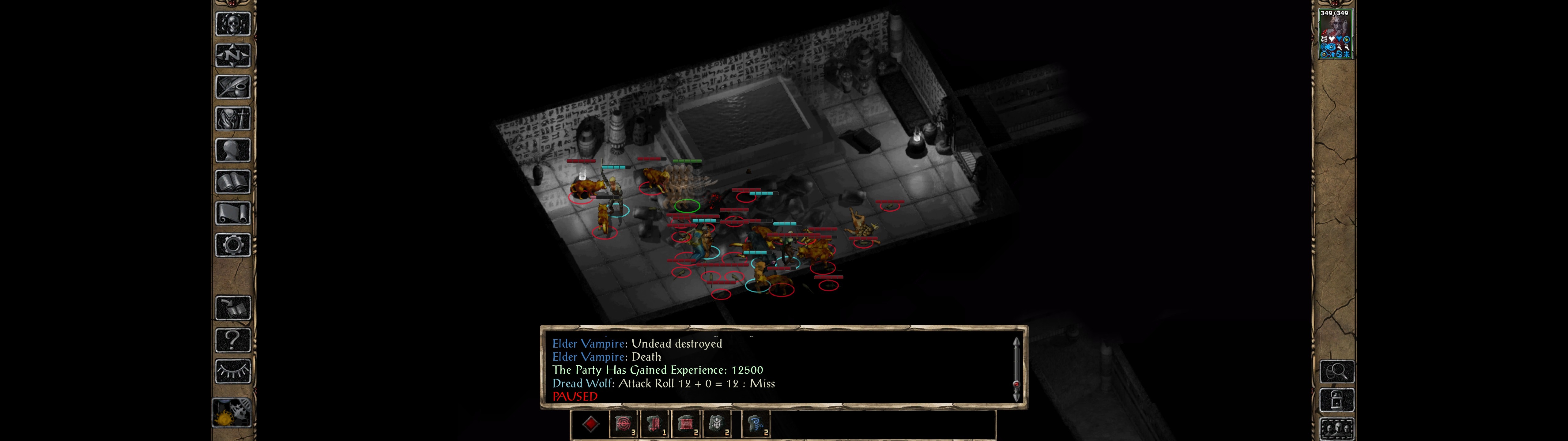Click the magnifying glass zoom button

1337,371
